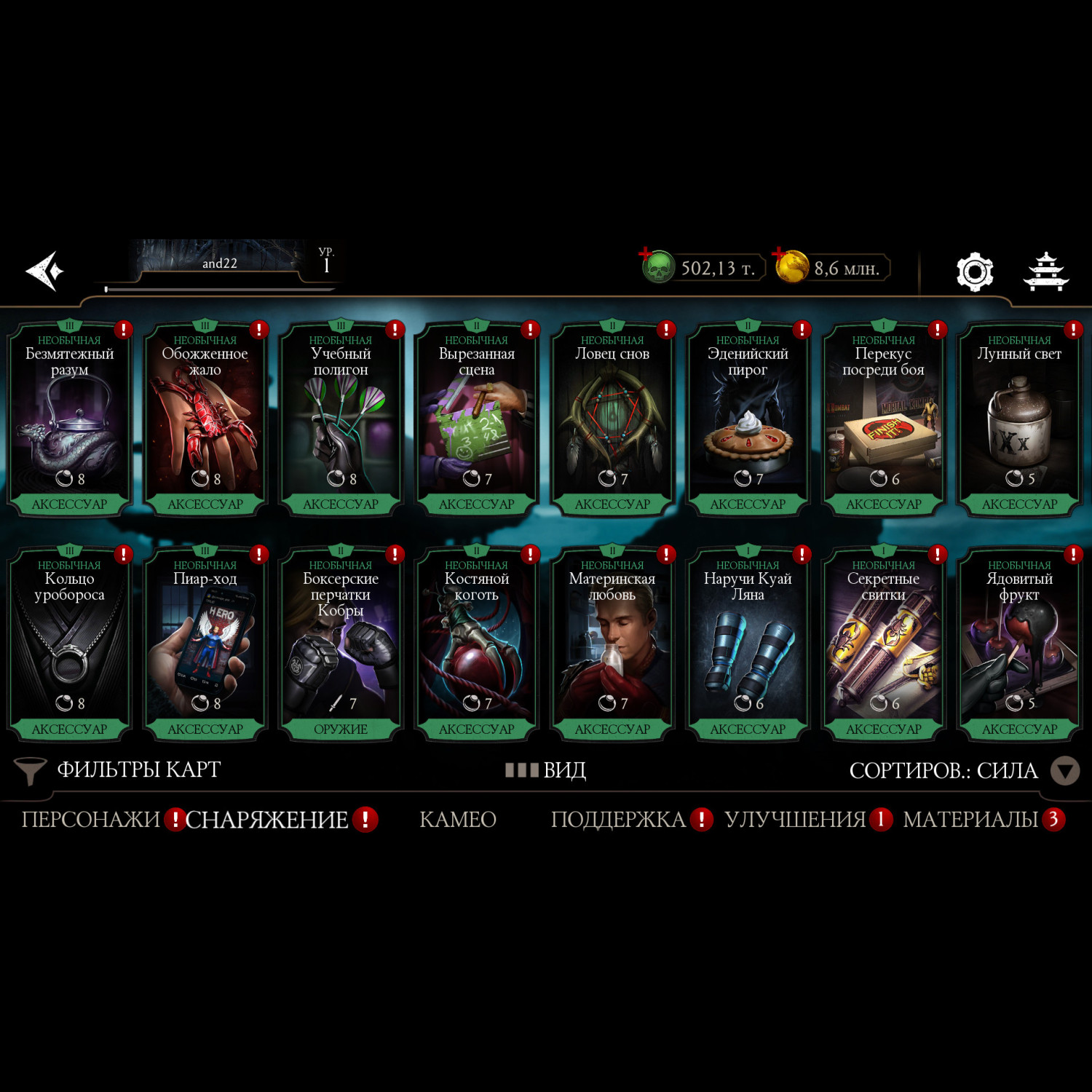The image size is (1092, 1092).
Task: Select the Лунный свет jug card
Action: coord(1019,420)
